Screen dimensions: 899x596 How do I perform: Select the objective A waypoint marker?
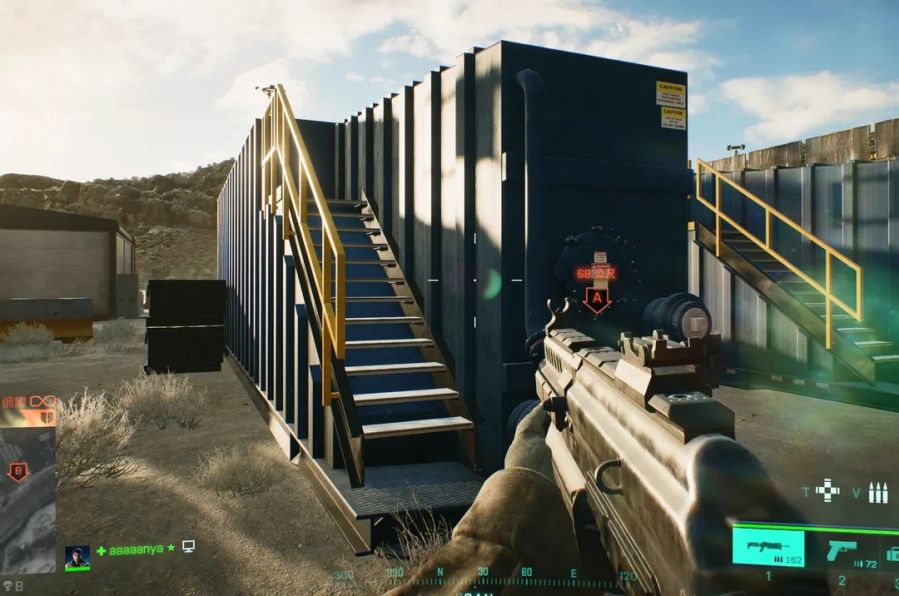tap(597, 300)
